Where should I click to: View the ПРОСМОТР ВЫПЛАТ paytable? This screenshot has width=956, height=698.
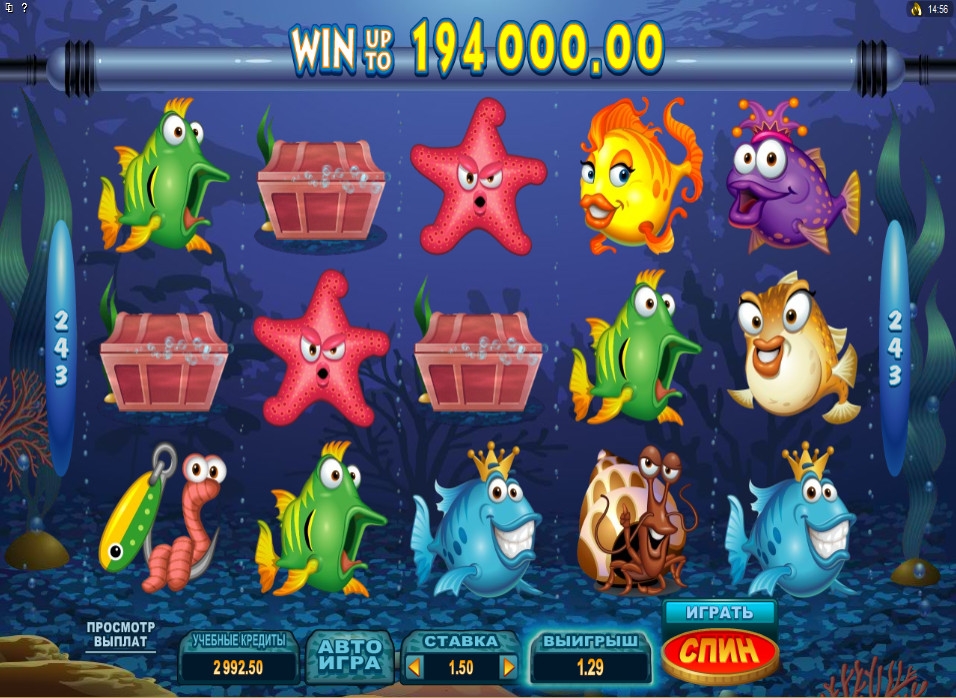(120, 634)
